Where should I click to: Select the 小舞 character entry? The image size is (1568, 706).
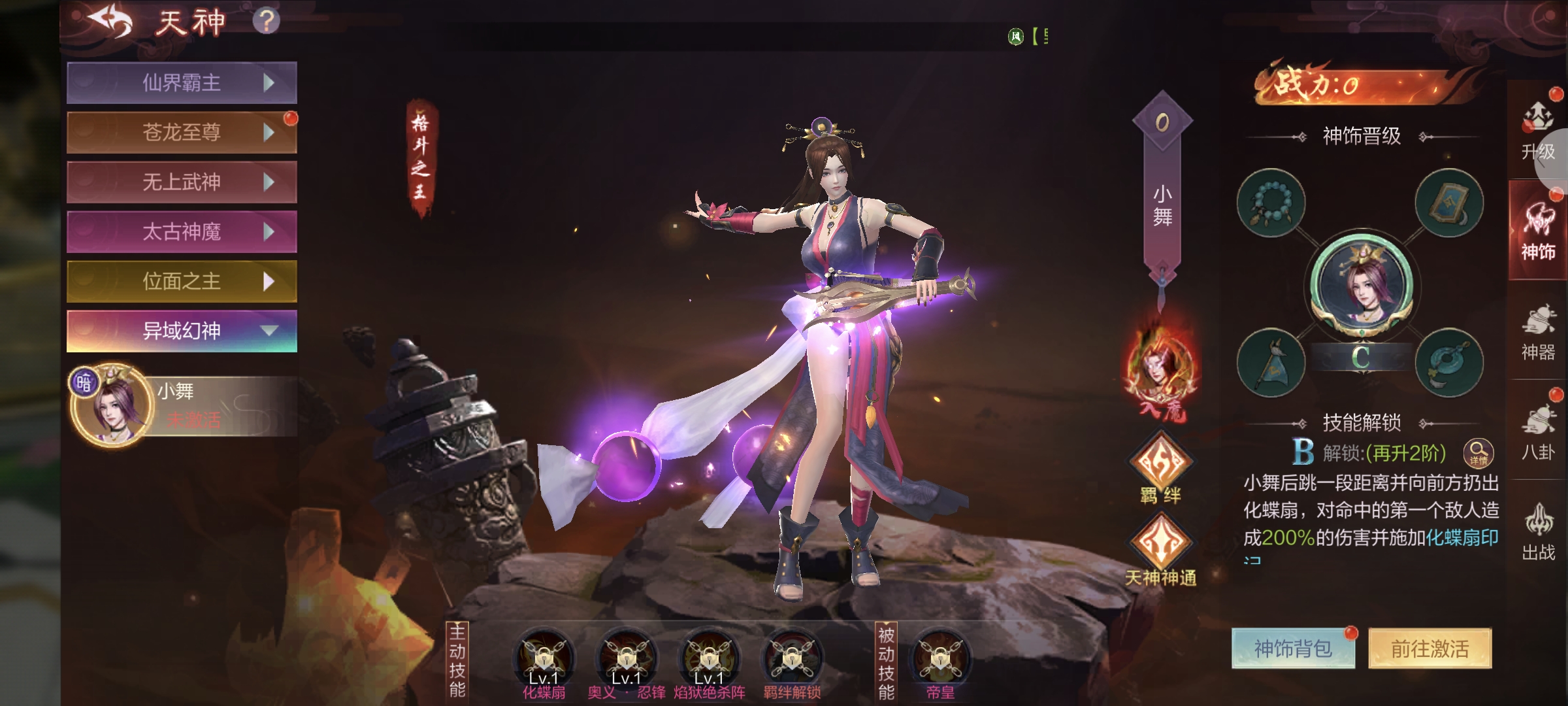tap(182, 405)
